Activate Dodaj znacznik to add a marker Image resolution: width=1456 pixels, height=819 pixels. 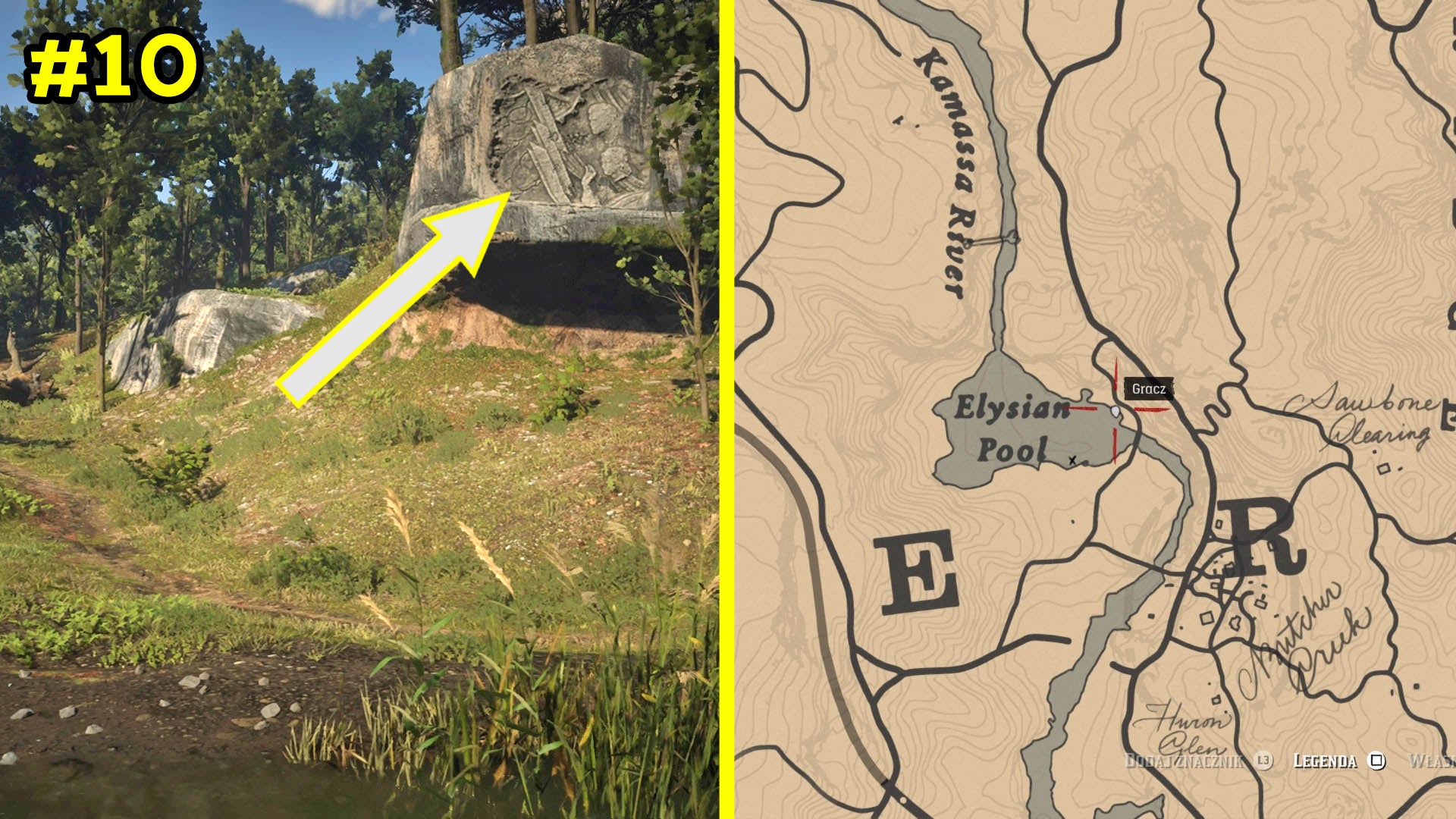pyautogui.click(x=1183, y=760)
